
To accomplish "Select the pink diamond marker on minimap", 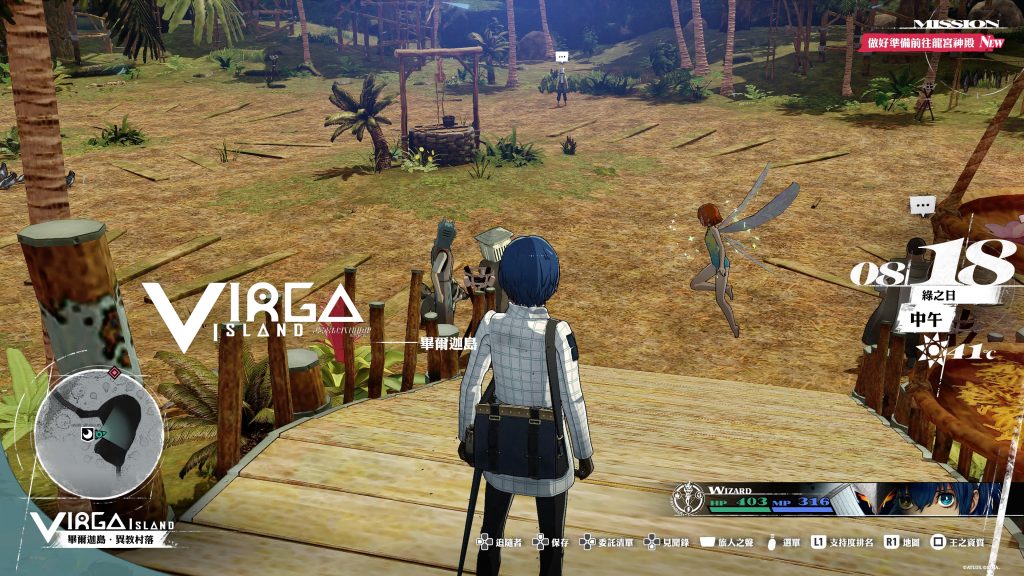I will coord(114,372).
